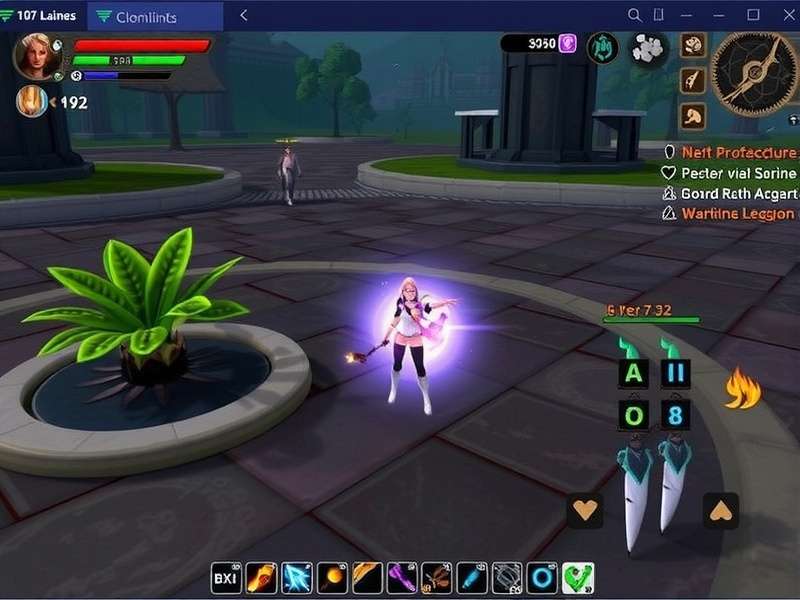
Task: Click the green checkmark hotbar icon
Action: 577,578
